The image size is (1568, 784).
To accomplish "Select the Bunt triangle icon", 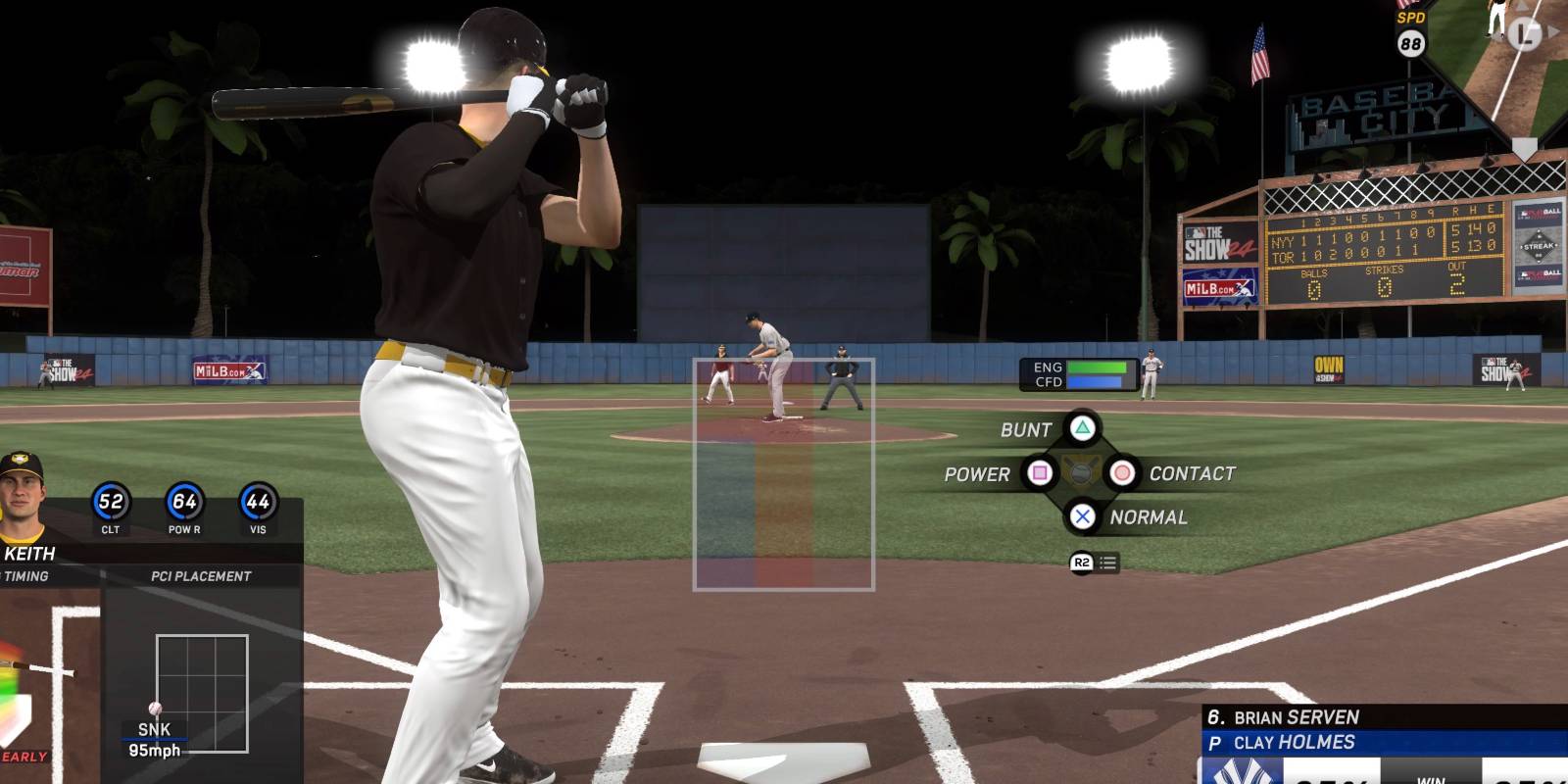I will click(1080, 429).
